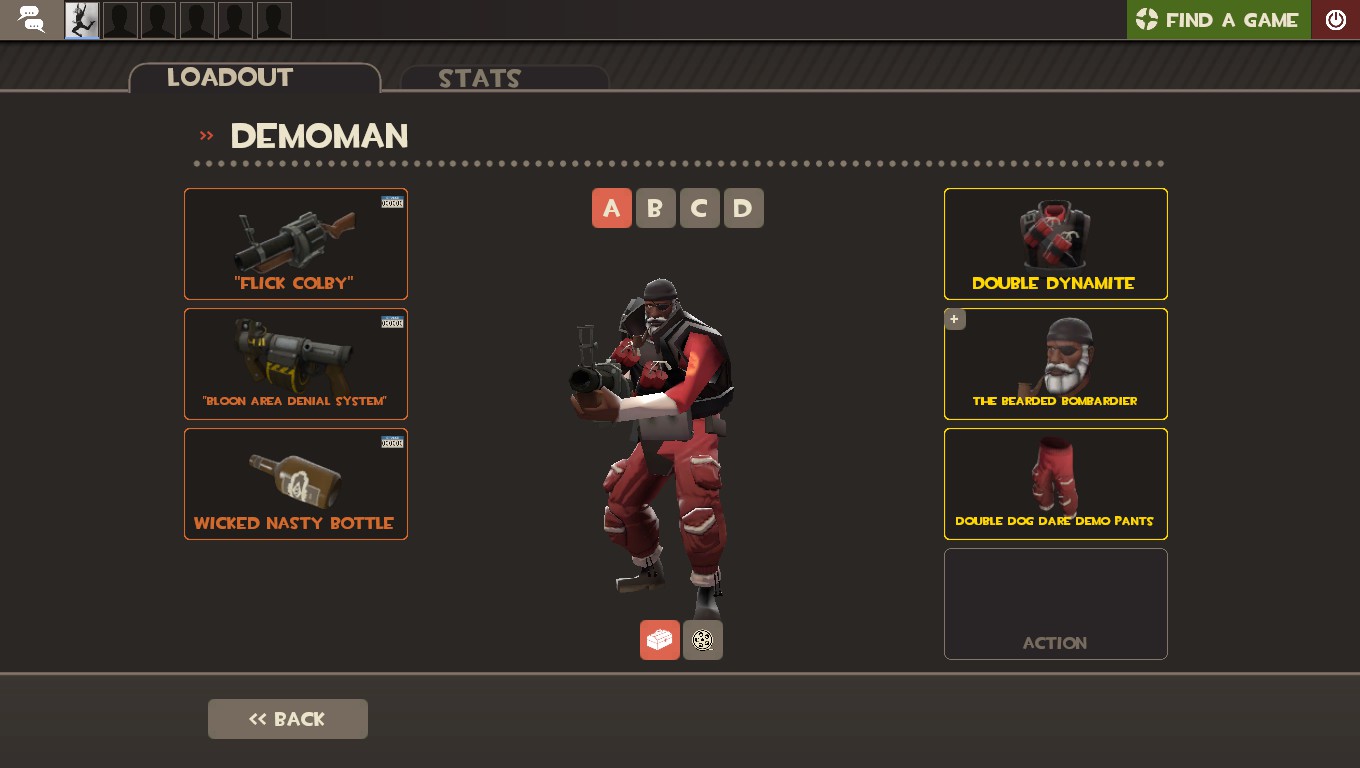Image resolution: width=1360 pixels, height=768 pixels.
Task: Click the power quit icon in top right
Action: [1336, 19]
